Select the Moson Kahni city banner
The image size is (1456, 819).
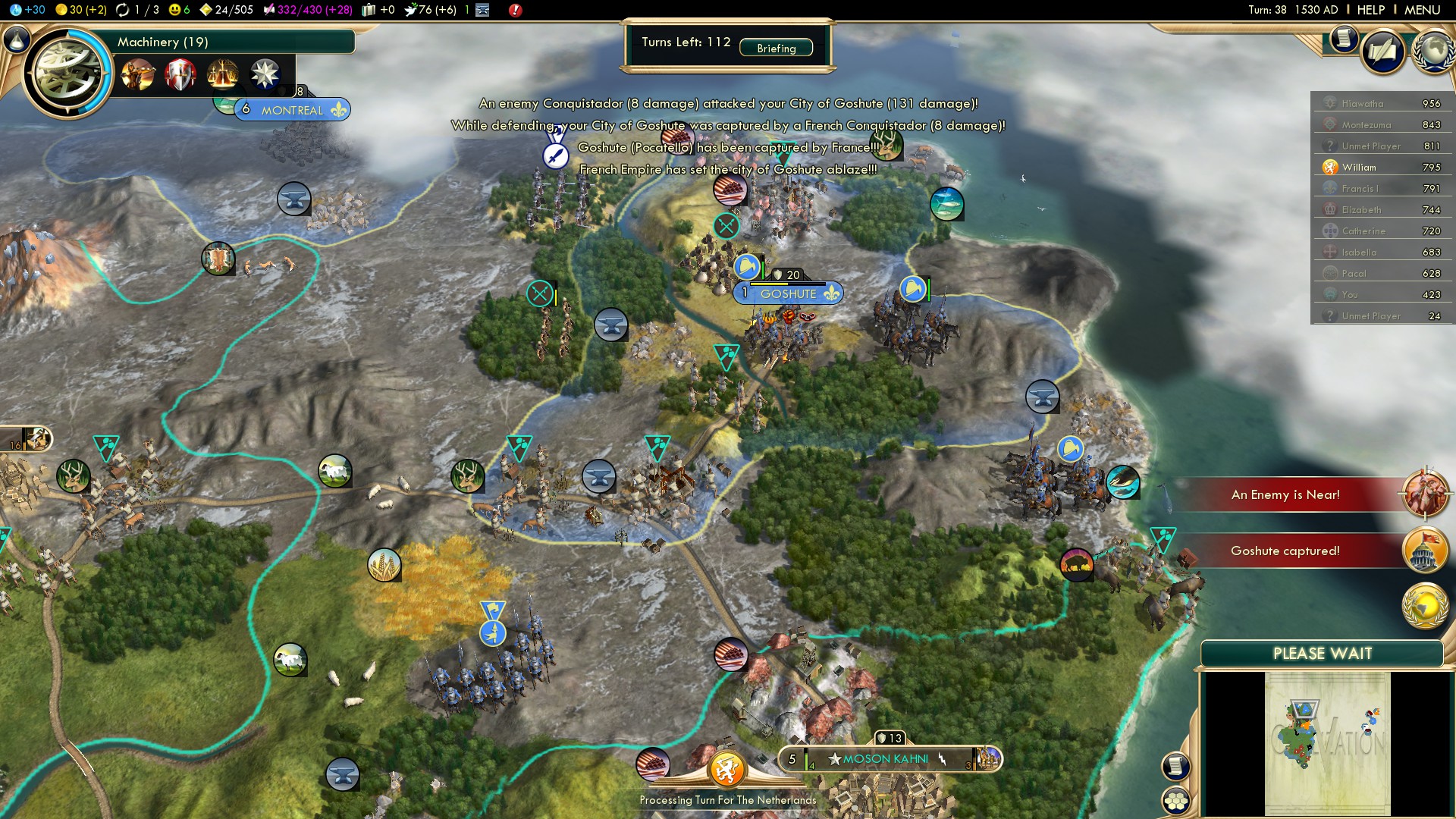[x=885, y=758]
